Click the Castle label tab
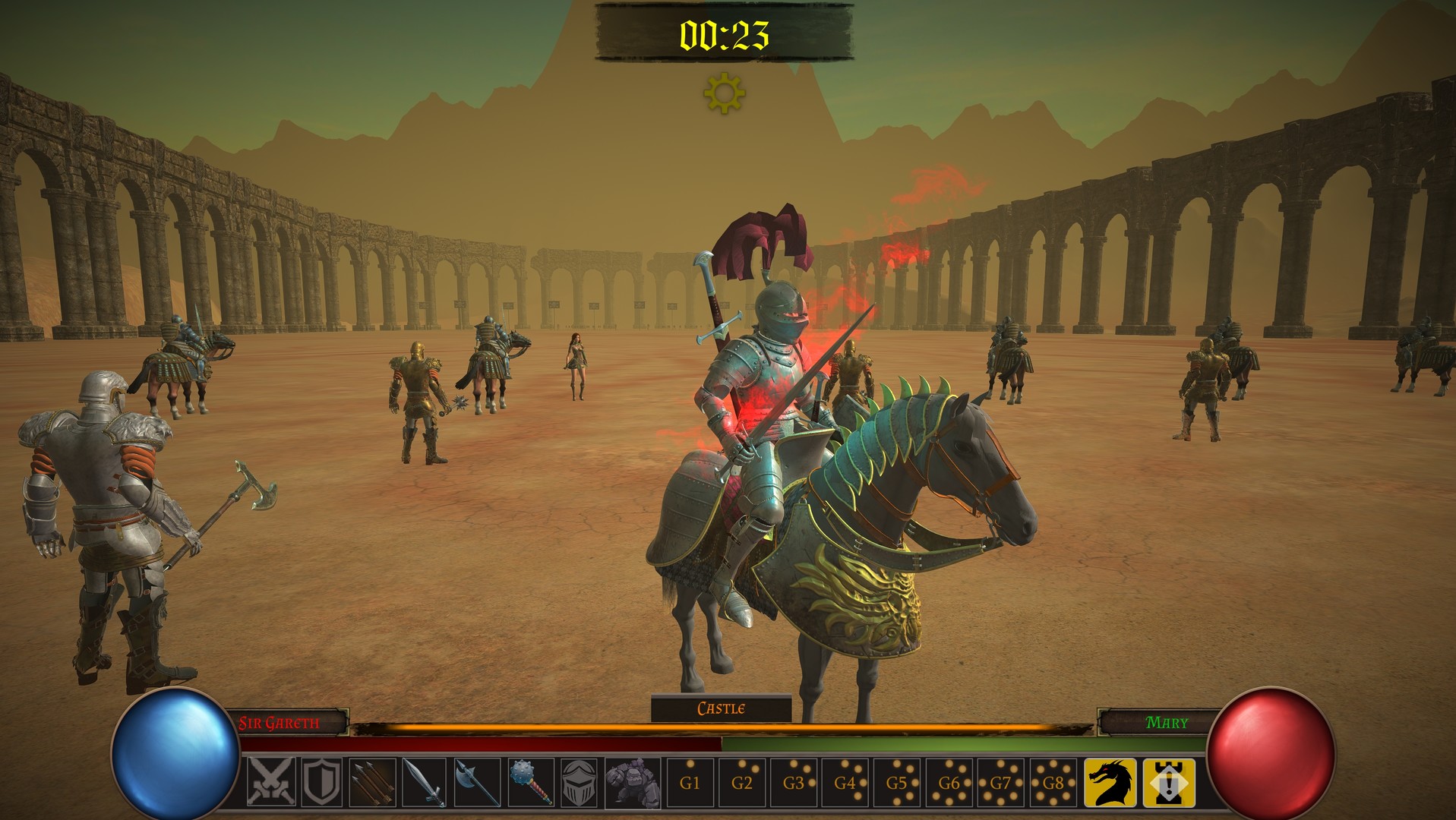This screenshot has height=820, width=1456. pyautogui.click(x=721, y=708)
